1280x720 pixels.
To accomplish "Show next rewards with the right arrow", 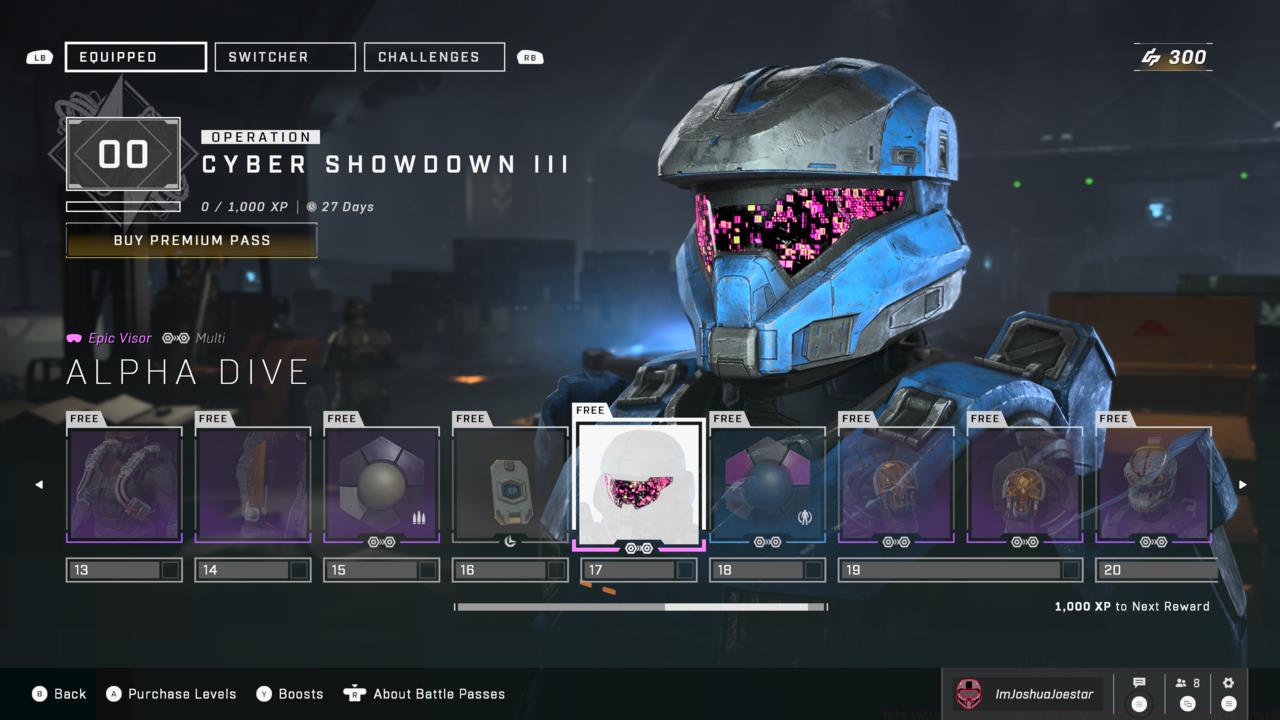I will 1243,485.
